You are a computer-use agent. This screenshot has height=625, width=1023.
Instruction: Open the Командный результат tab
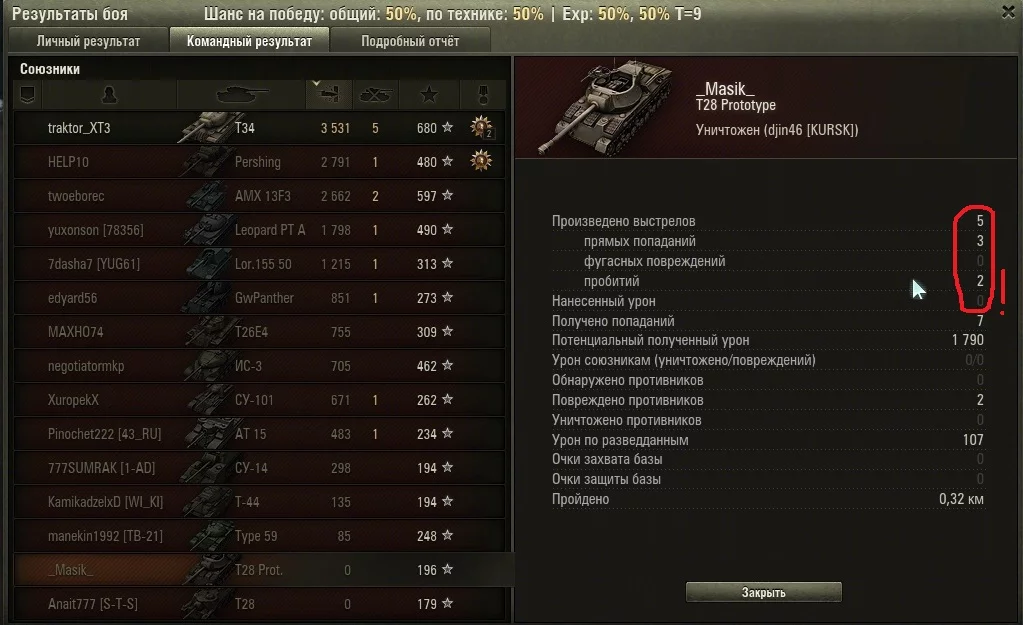point(249,41)
